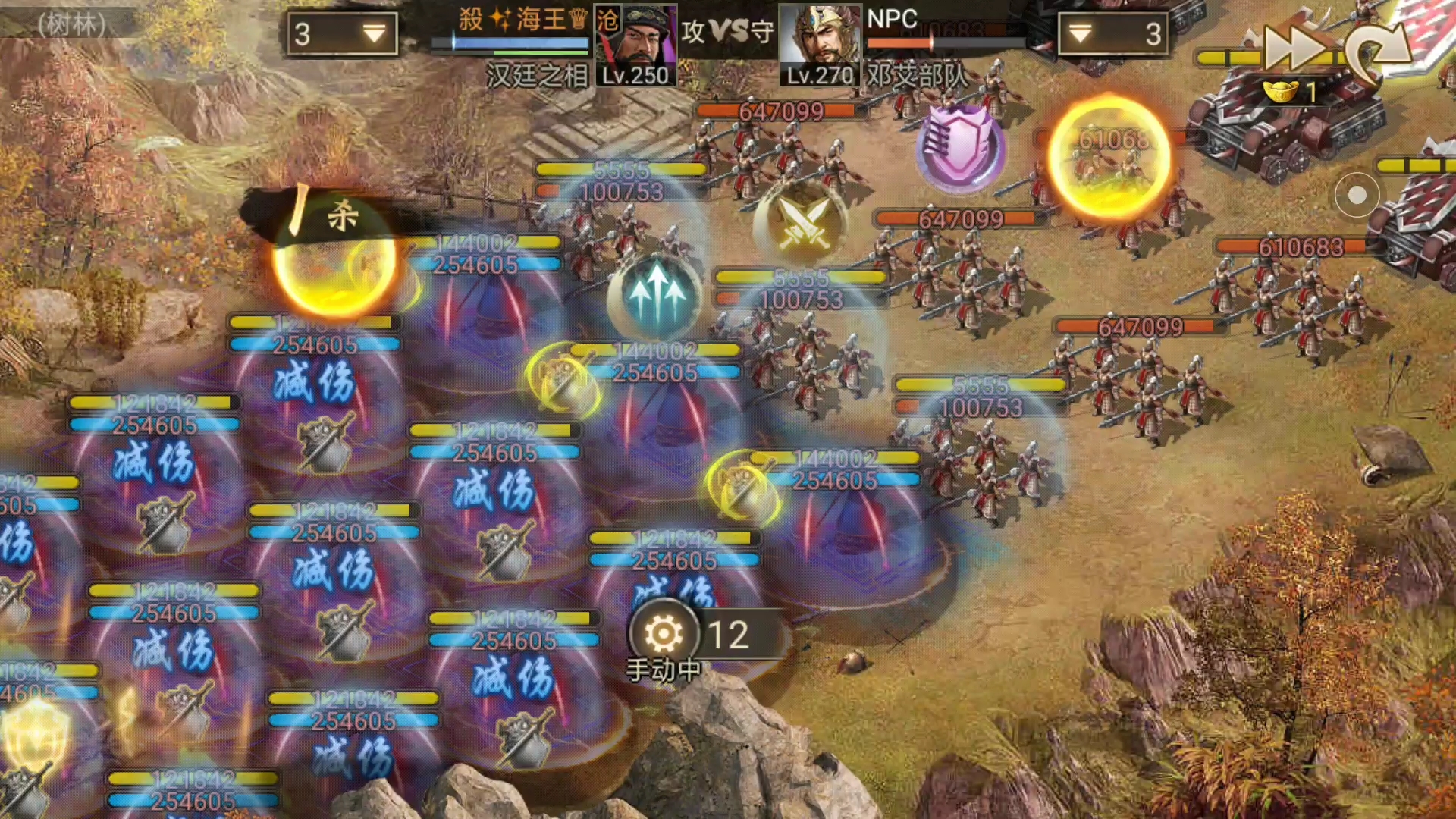
Task: Open the attacker's dropdown showing 3
Action: point(342,34)
